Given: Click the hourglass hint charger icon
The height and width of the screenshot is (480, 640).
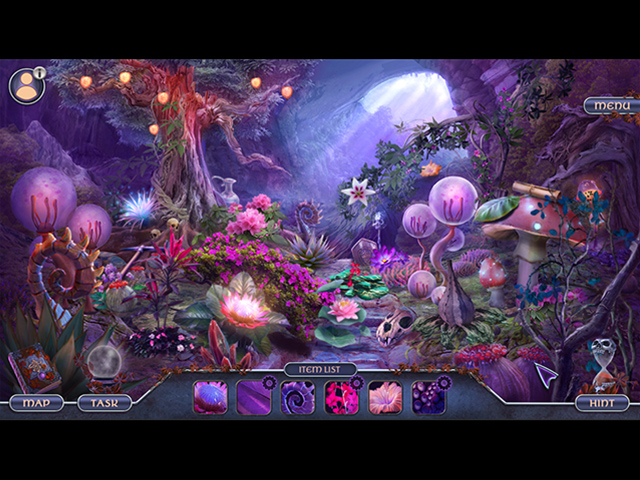Looking at the screenshot, I should [x=601, y=360].
